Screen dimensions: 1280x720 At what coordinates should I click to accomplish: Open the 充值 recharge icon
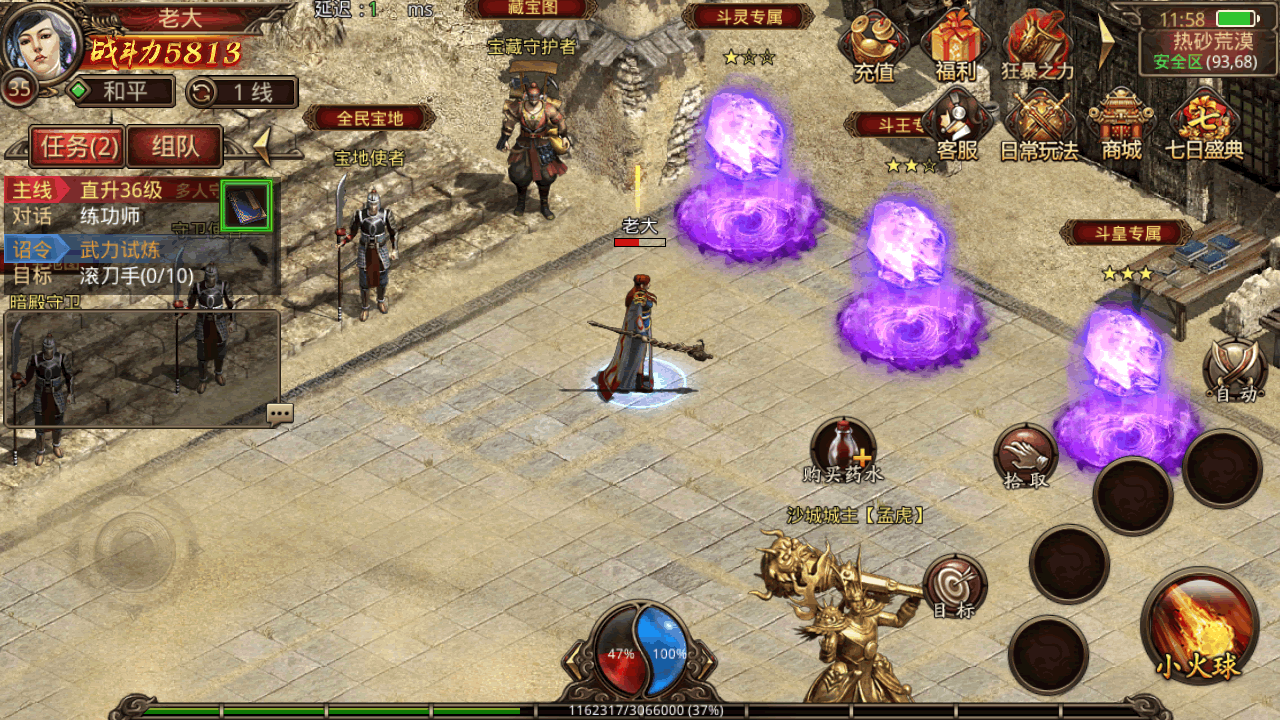click(x=873, y=45)
